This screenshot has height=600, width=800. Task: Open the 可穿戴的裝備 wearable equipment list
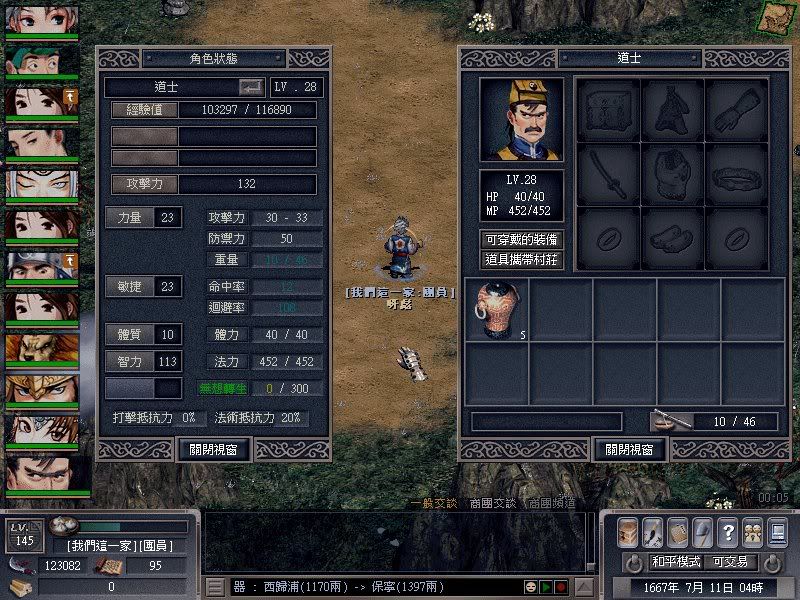(x=521, y=240)
